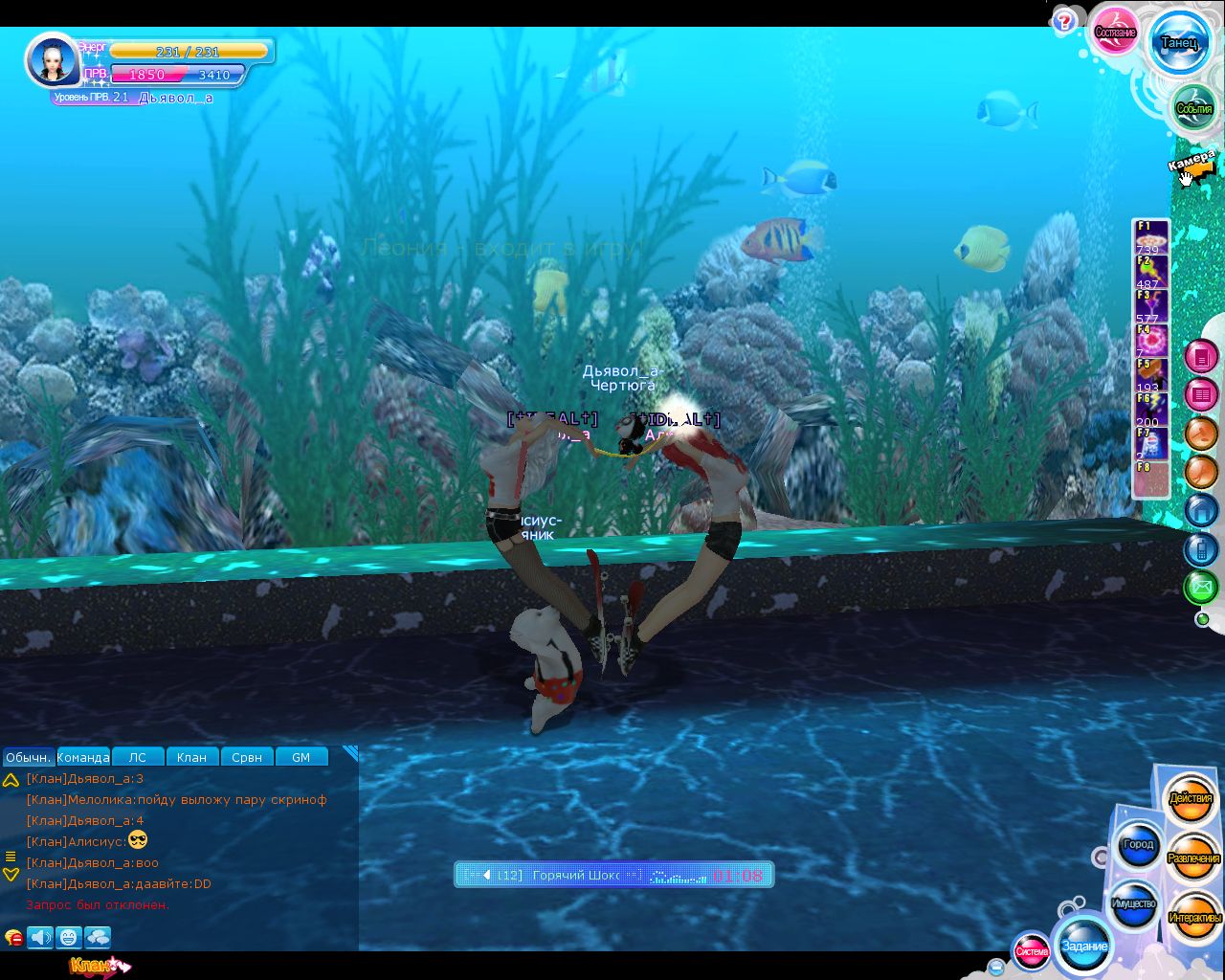Image resolution: width=1225 pixels, height=980 pixels.
Task: Use the F1 hotbar item
Action: click(x=1150, y=236)
